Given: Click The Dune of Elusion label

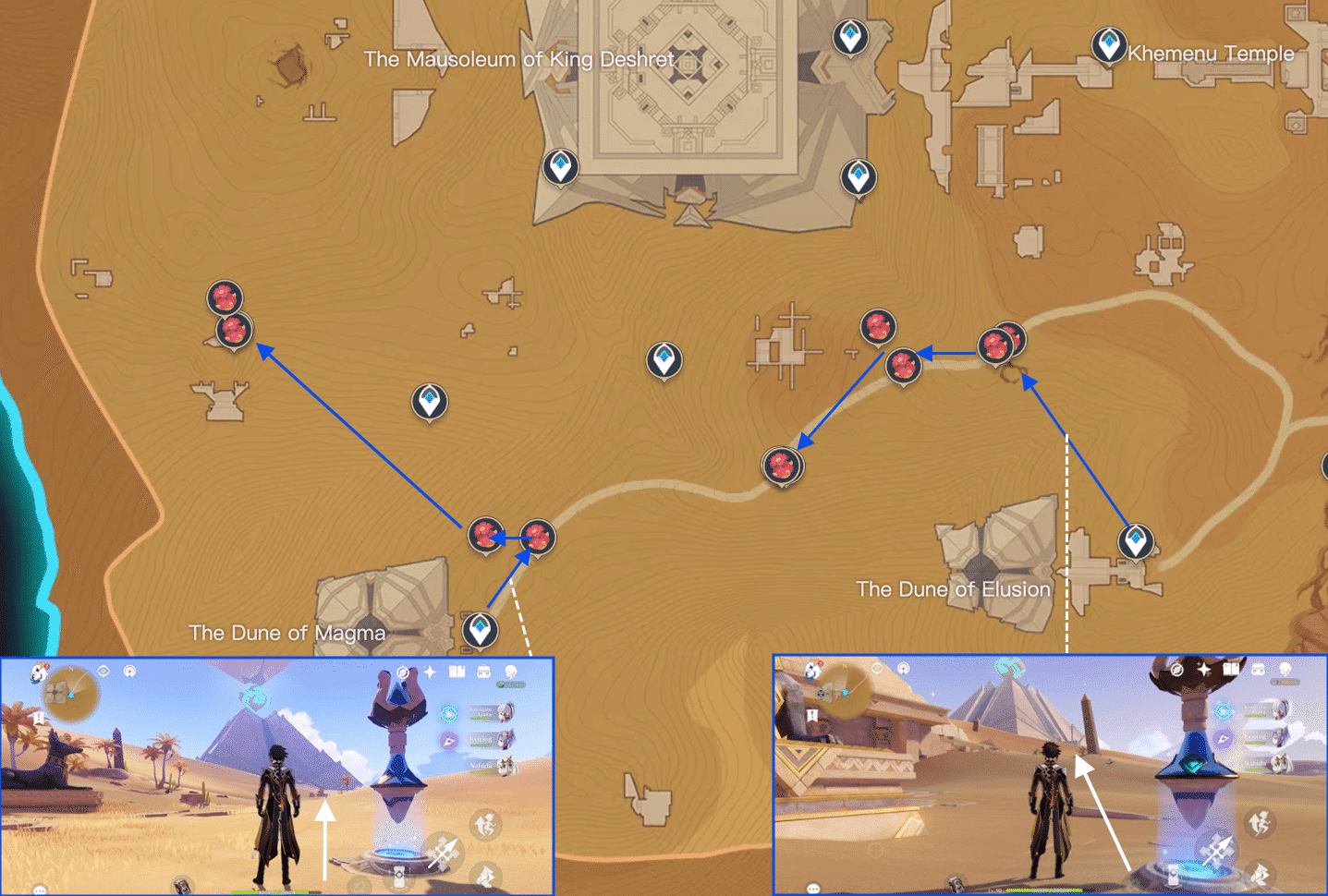Looking at the screenshot, I should (x=953, y=589).
